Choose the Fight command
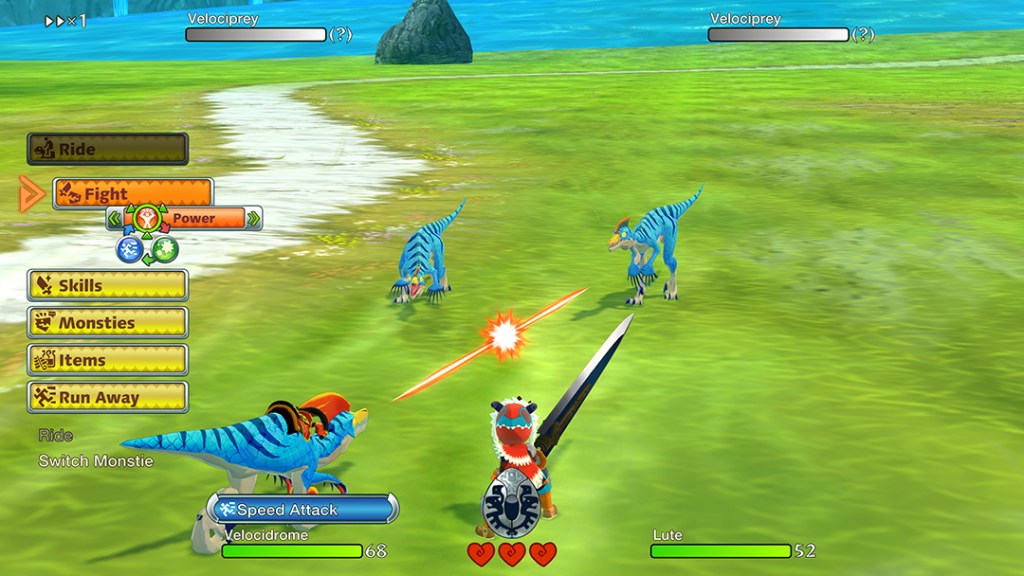 [133, 193]
